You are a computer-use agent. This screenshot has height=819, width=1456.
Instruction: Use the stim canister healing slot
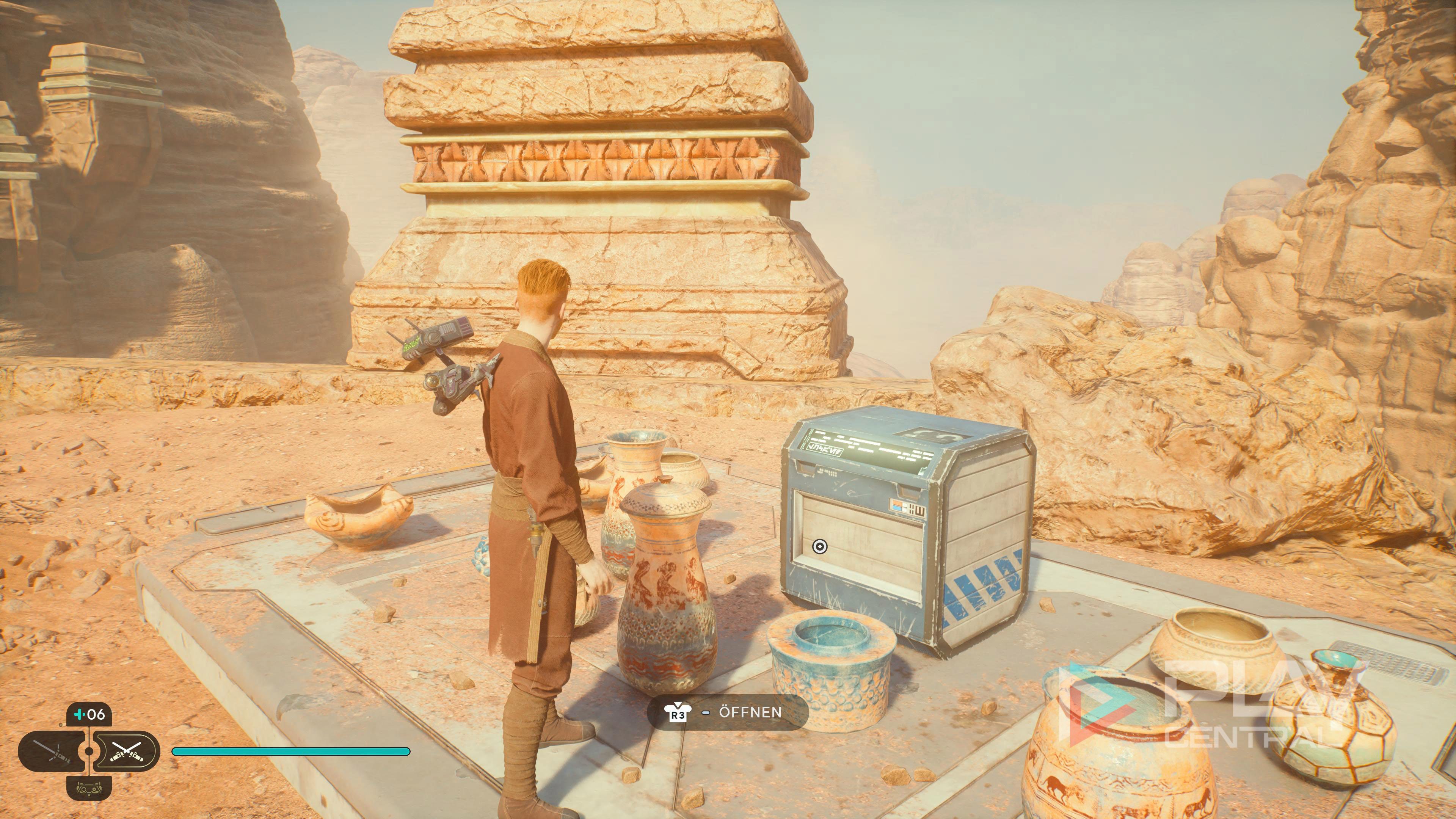point(89,714)
